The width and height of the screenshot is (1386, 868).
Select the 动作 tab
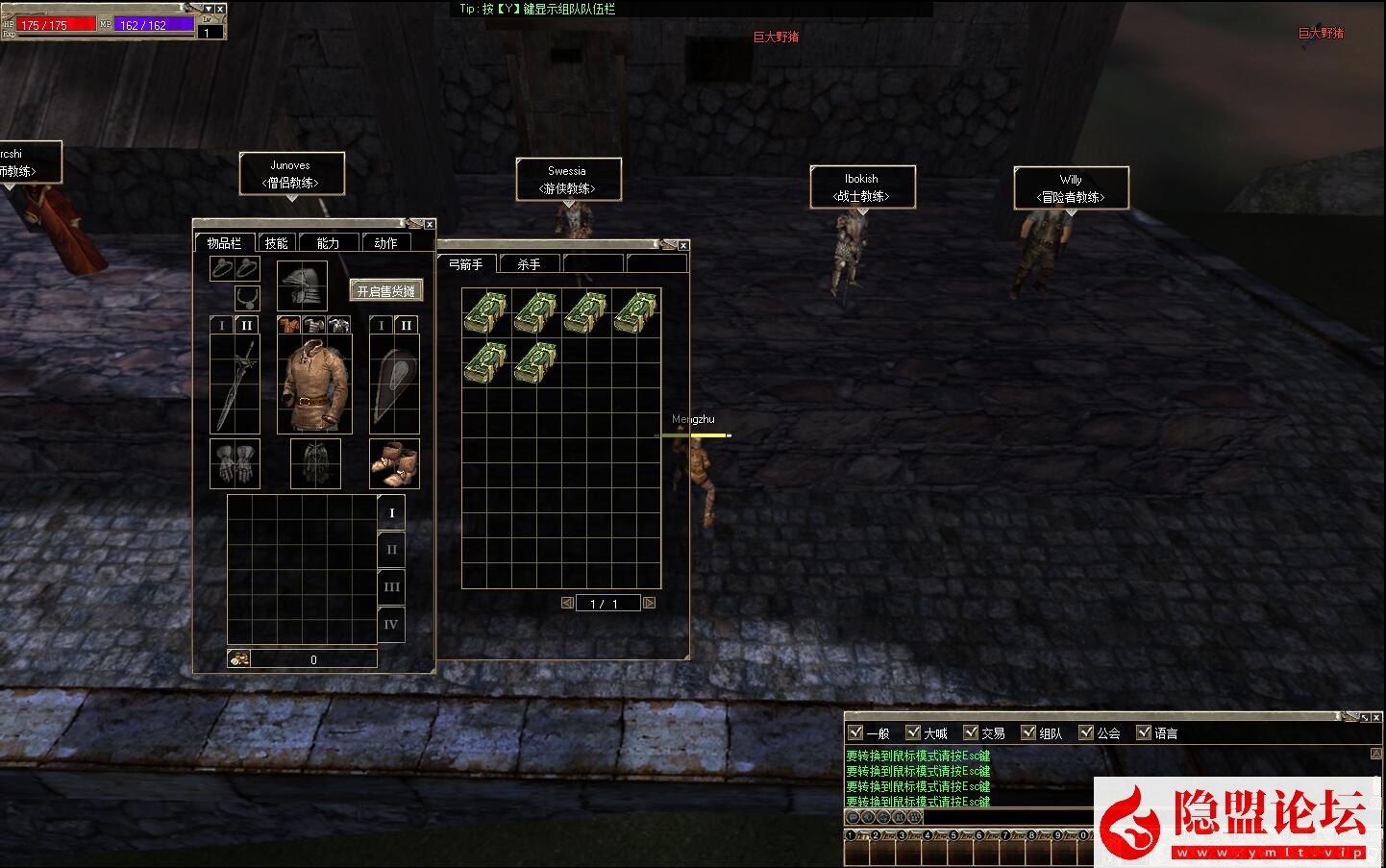(x=384, y=243)
